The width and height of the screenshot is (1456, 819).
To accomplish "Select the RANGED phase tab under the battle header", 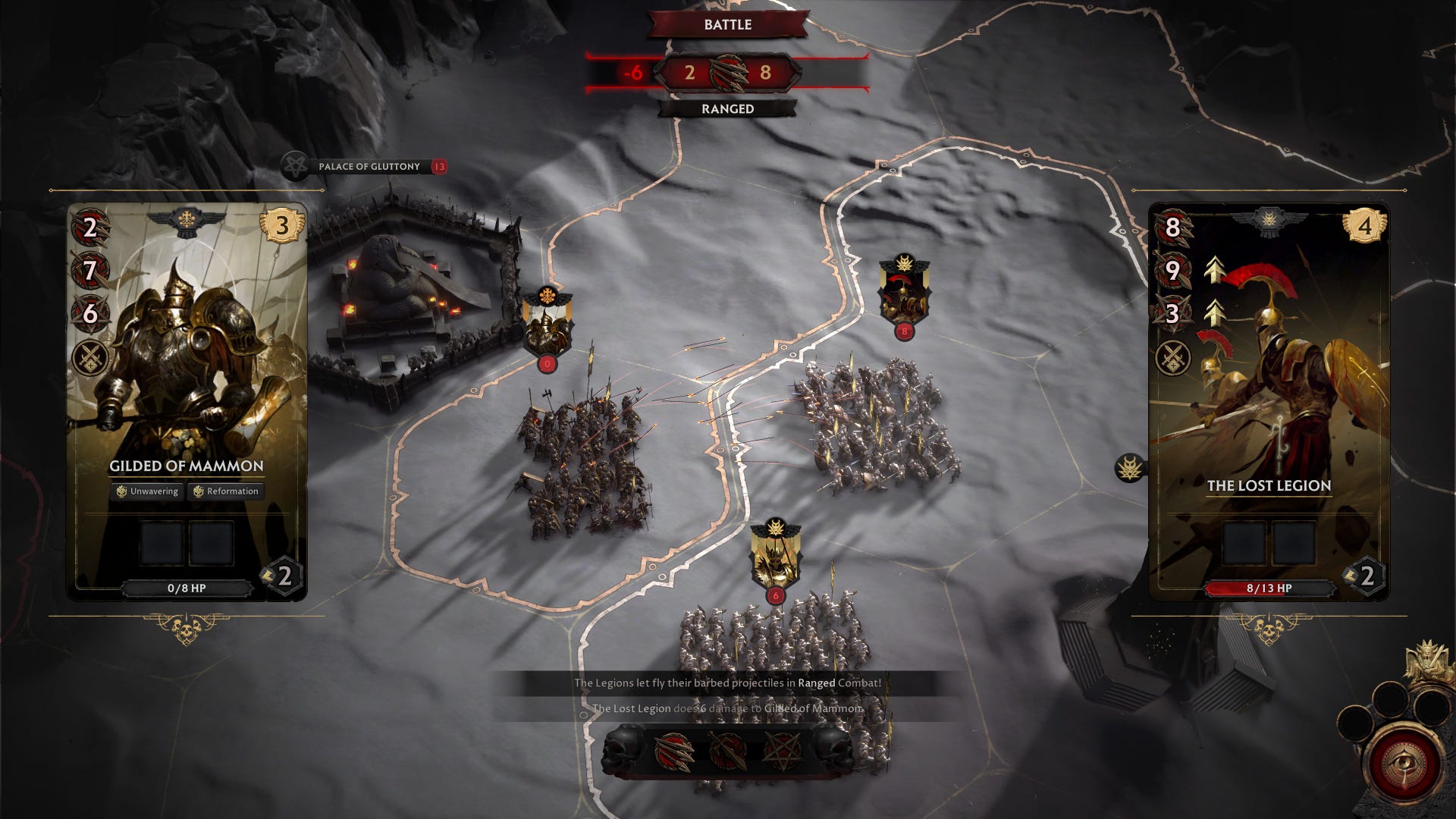I will tap(727, 110).
